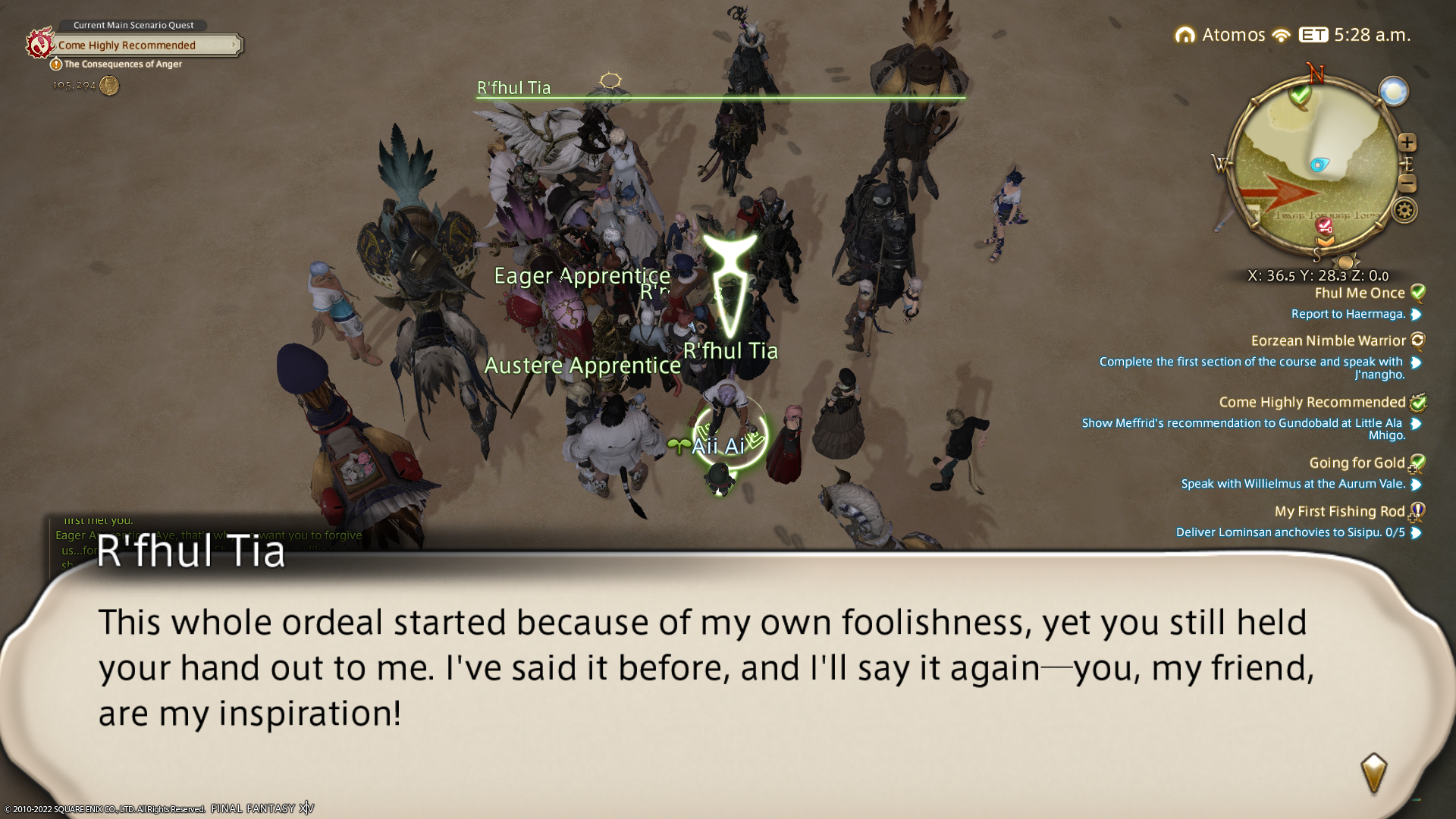Open the Eorzean Nimble Warrior quest entry
This screenshot has width=1456, height=819.
pyautogui.click(x=1328, y=341)
